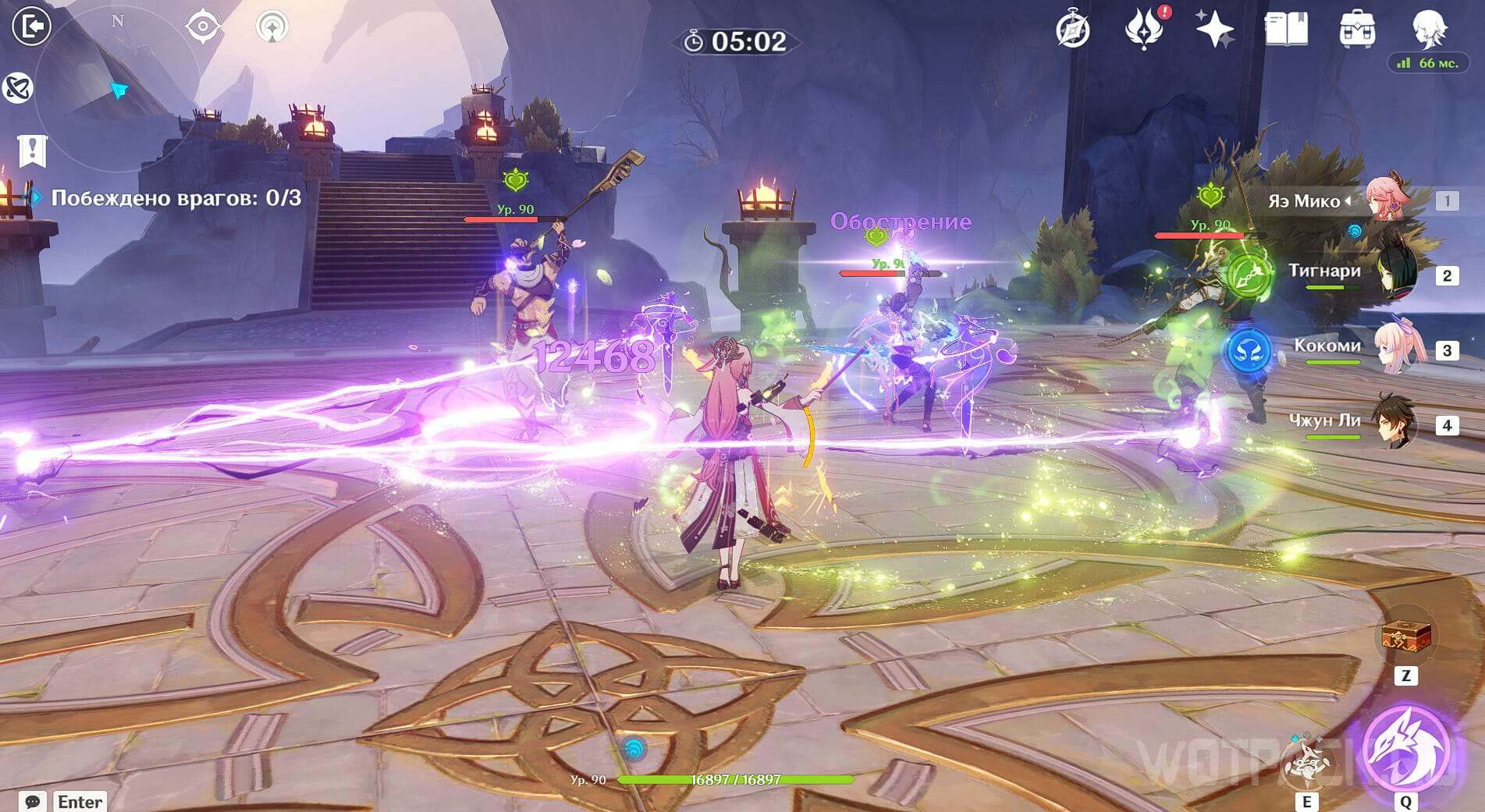The image size is (1485, 812).
Task: Open the Wish star icon
Action: 1214,30
